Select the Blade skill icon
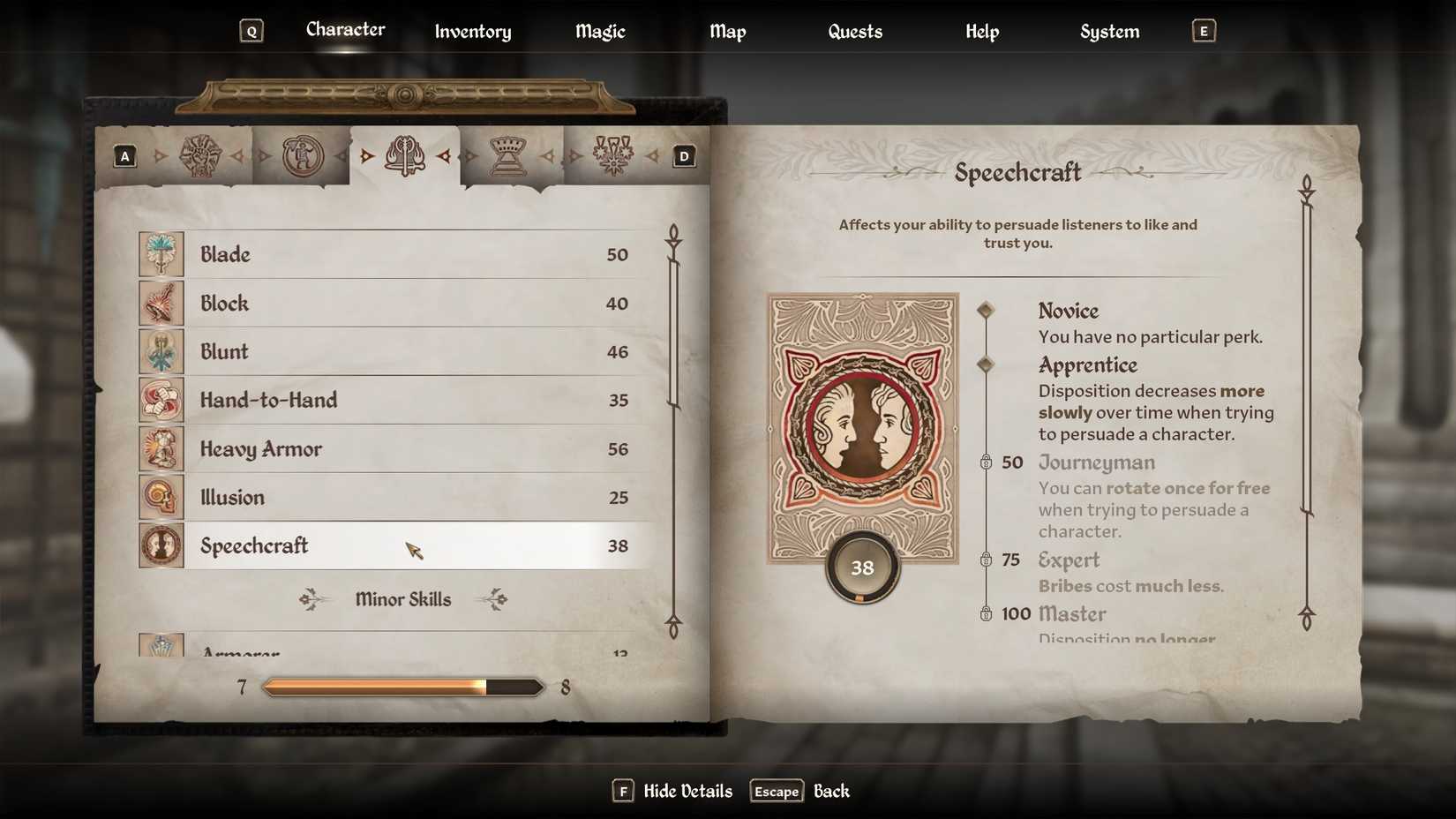Image resolution: width=1456 pixels, height=819 pixels. pos(161,254)
